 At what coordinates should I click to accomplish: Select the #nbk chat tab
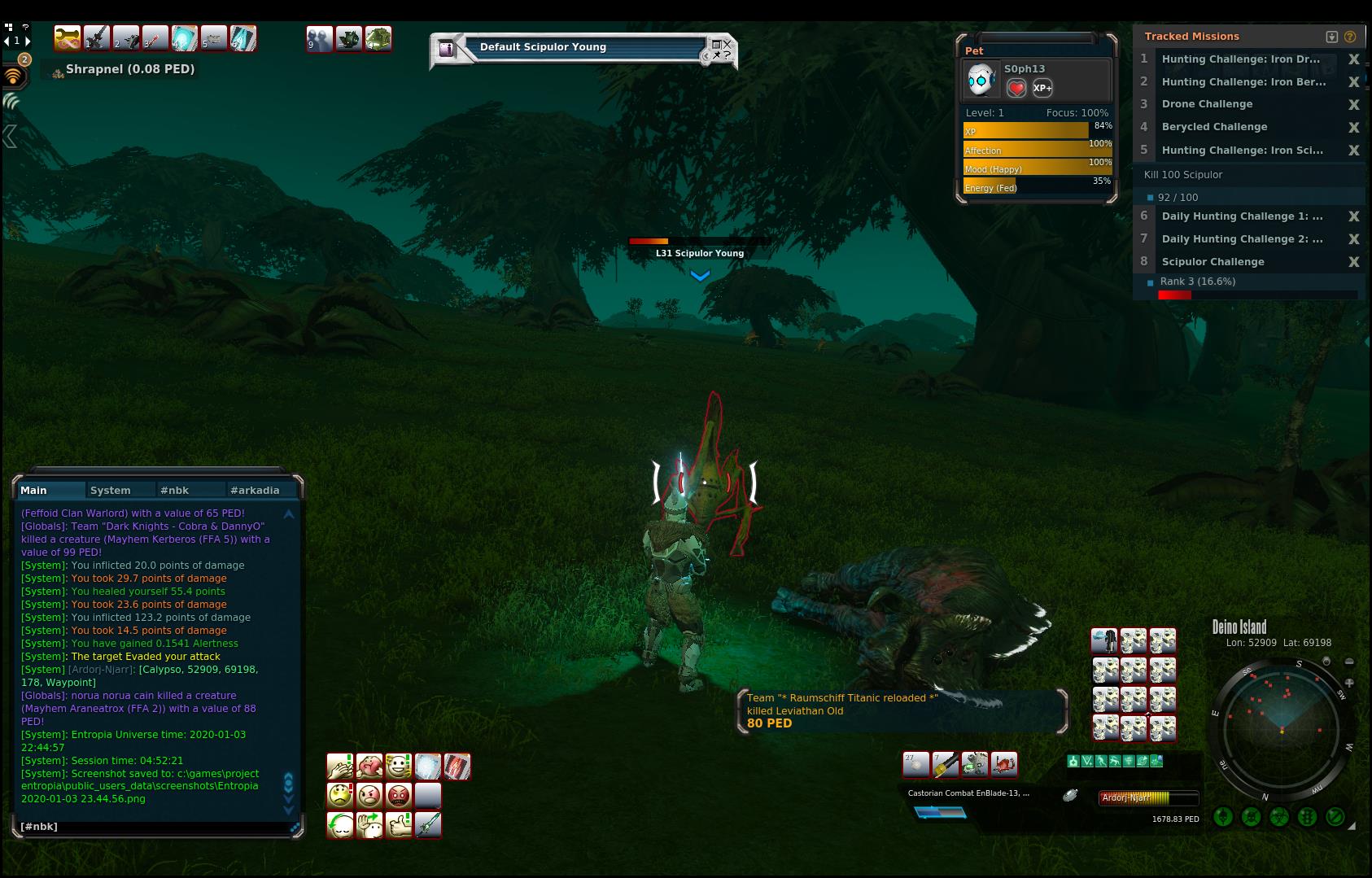tap(174, 490)
